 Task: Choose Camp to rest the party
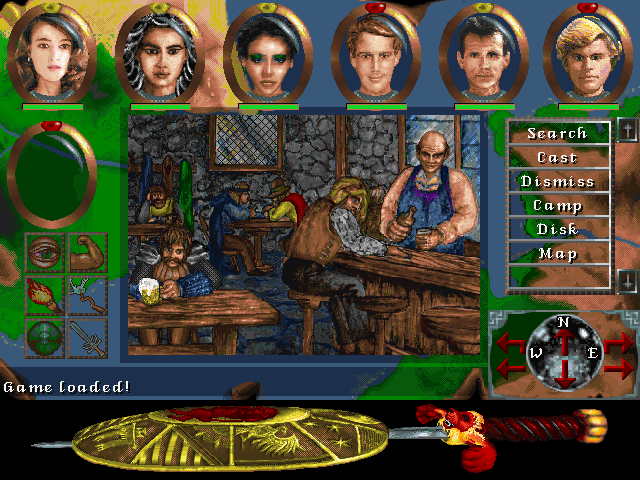point(557,205)
